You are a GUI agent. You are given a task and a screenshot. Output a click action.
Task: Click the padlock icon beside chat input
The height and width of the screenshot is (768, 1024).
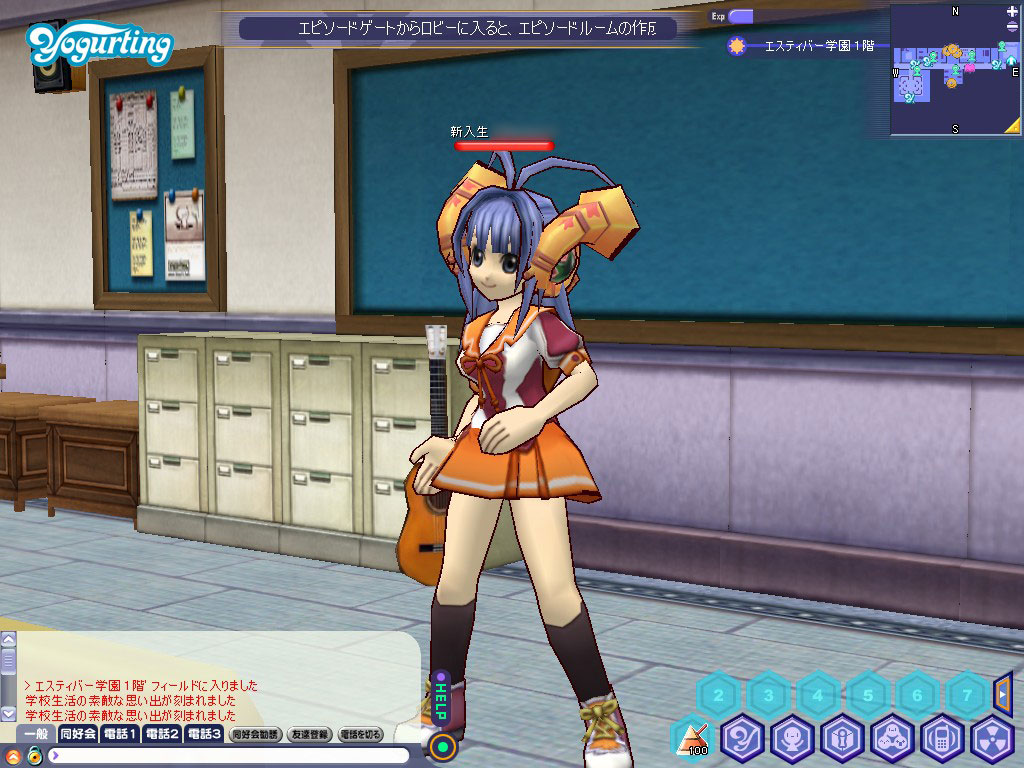click(33, 755)
